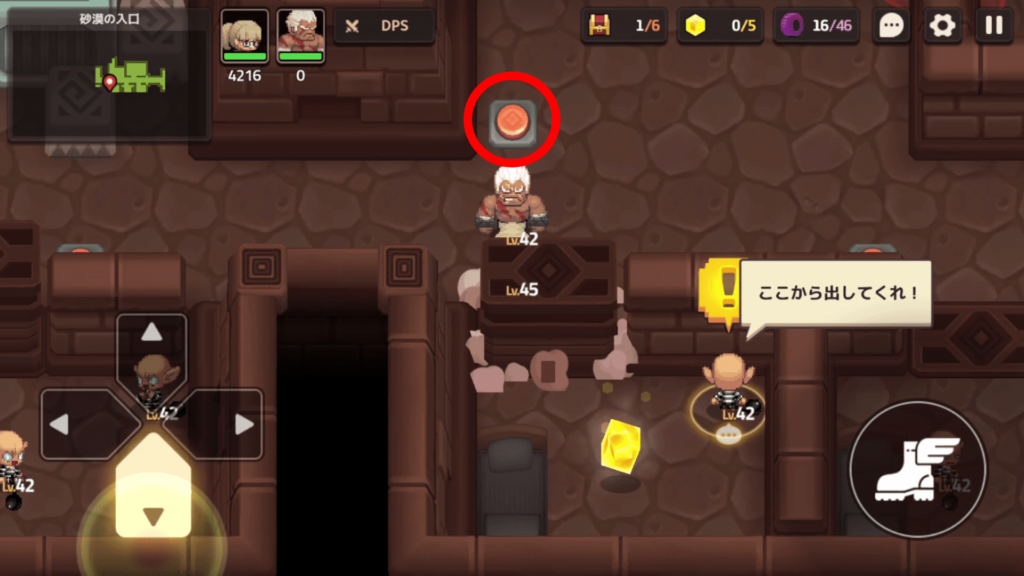Image resolution: width=1024 pixels, height=576 pixels.
Task: Tap the d-pad left arrow
Action: click(x=66, y=424)
